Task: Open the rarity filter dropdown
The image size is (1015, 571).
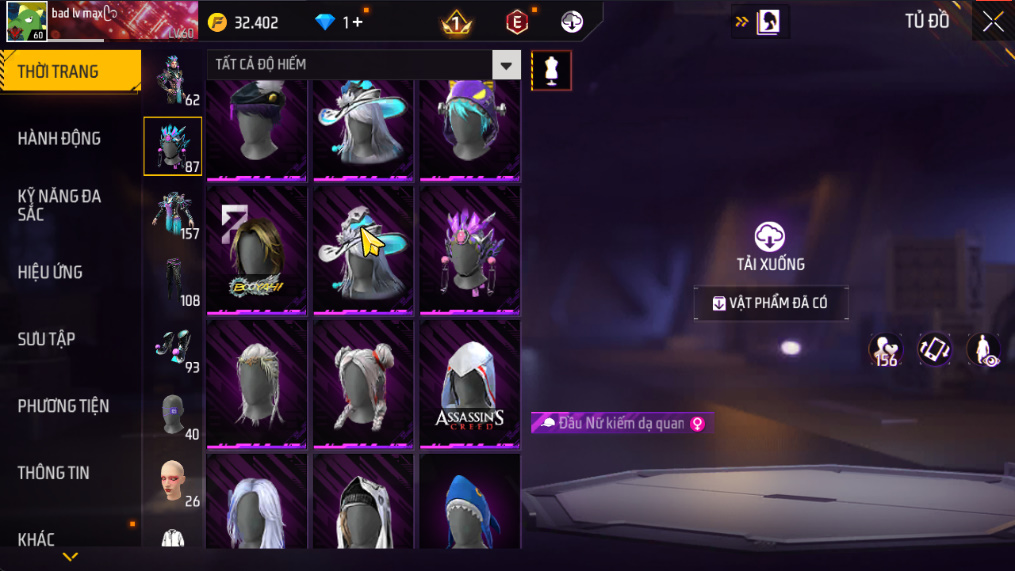Action: pyautogui.click(x=506, y=65)
